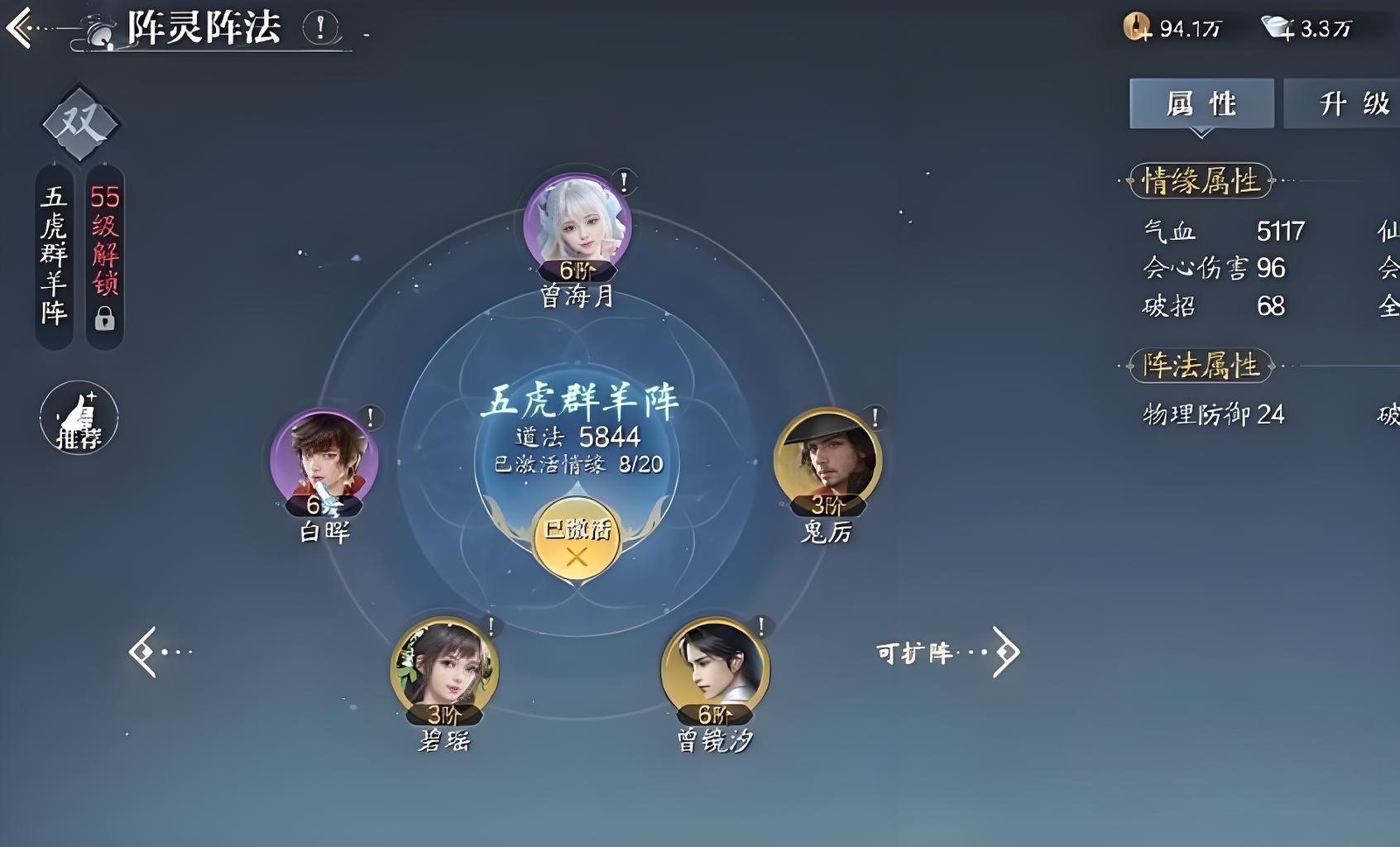Open the 推荐 recommended setup icon
This screenshot has height=847, width=1400.
[x=79, y=418]
